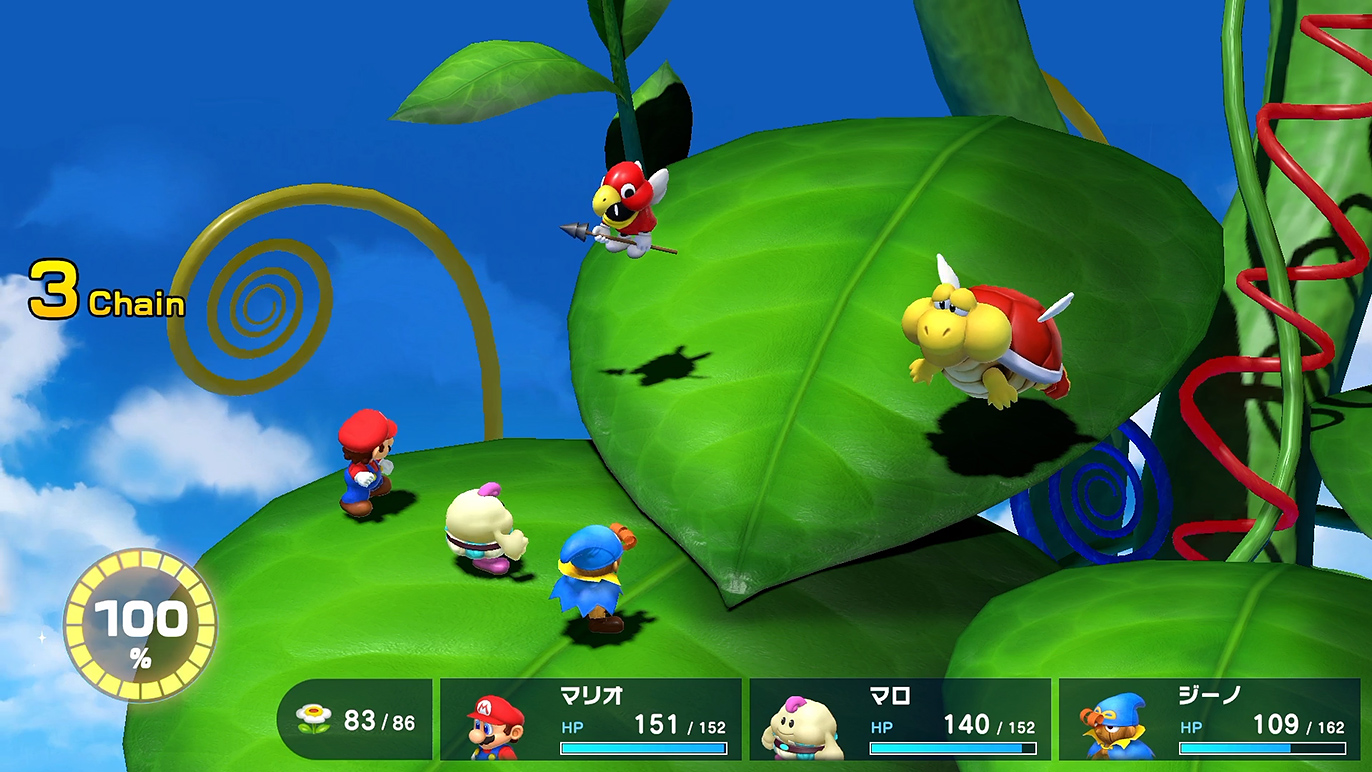
Task: Select Mallow's party status panel
Action: [900, 720]
